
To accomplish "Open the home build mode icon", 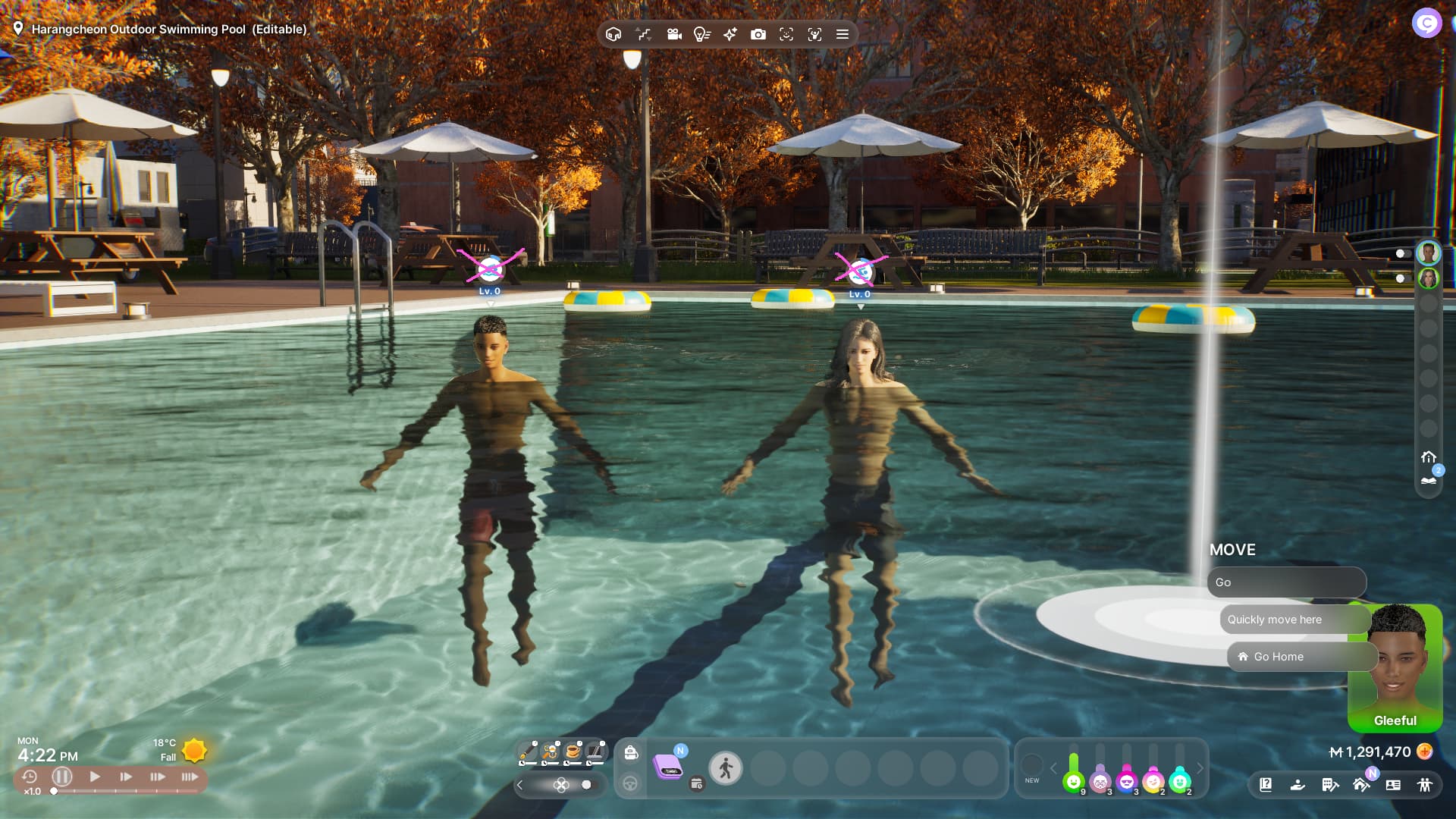I will (x=1361, y=785).
